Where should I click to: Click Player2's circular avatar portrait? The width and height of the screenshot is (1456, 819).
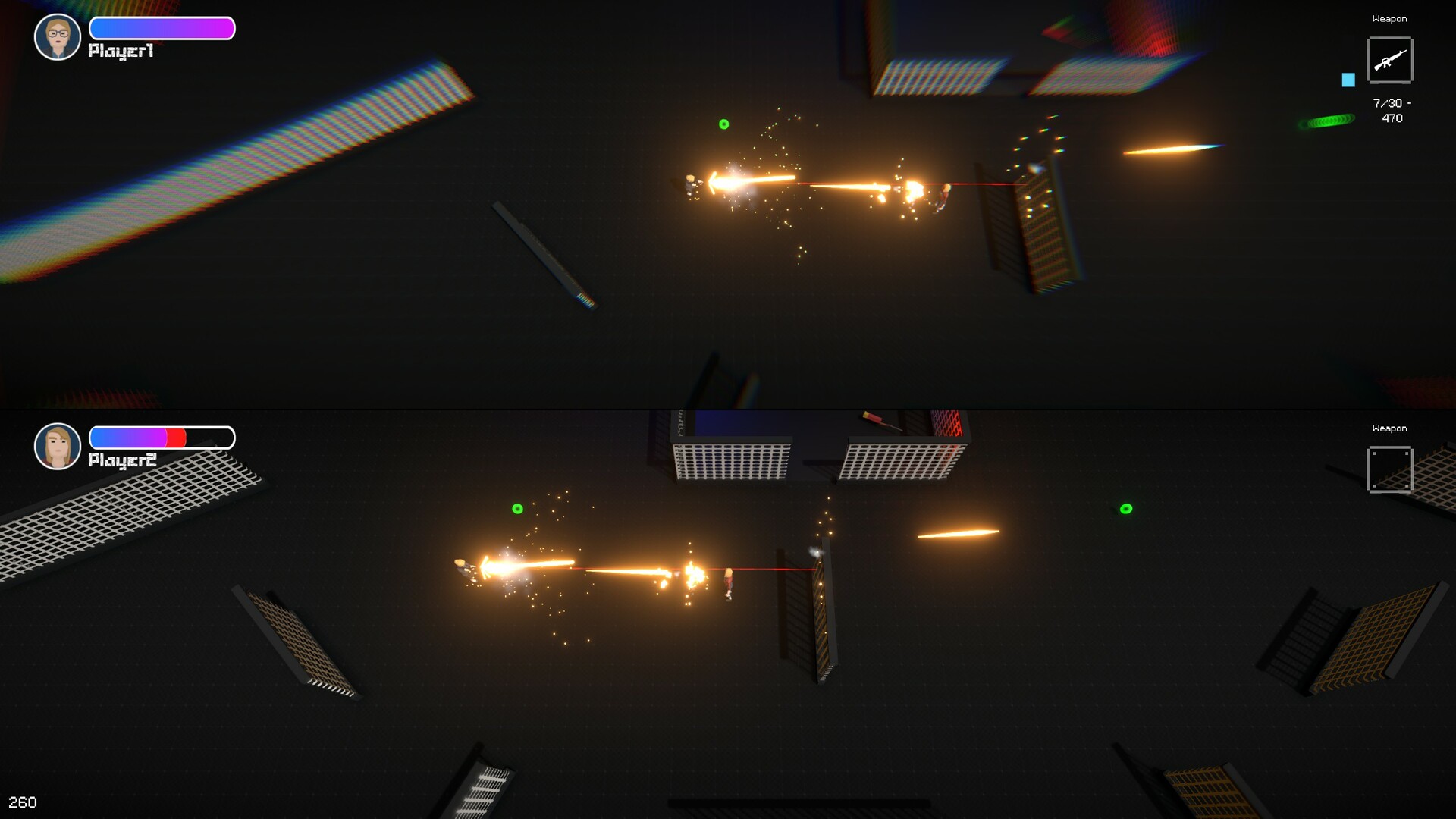(57, 447)
